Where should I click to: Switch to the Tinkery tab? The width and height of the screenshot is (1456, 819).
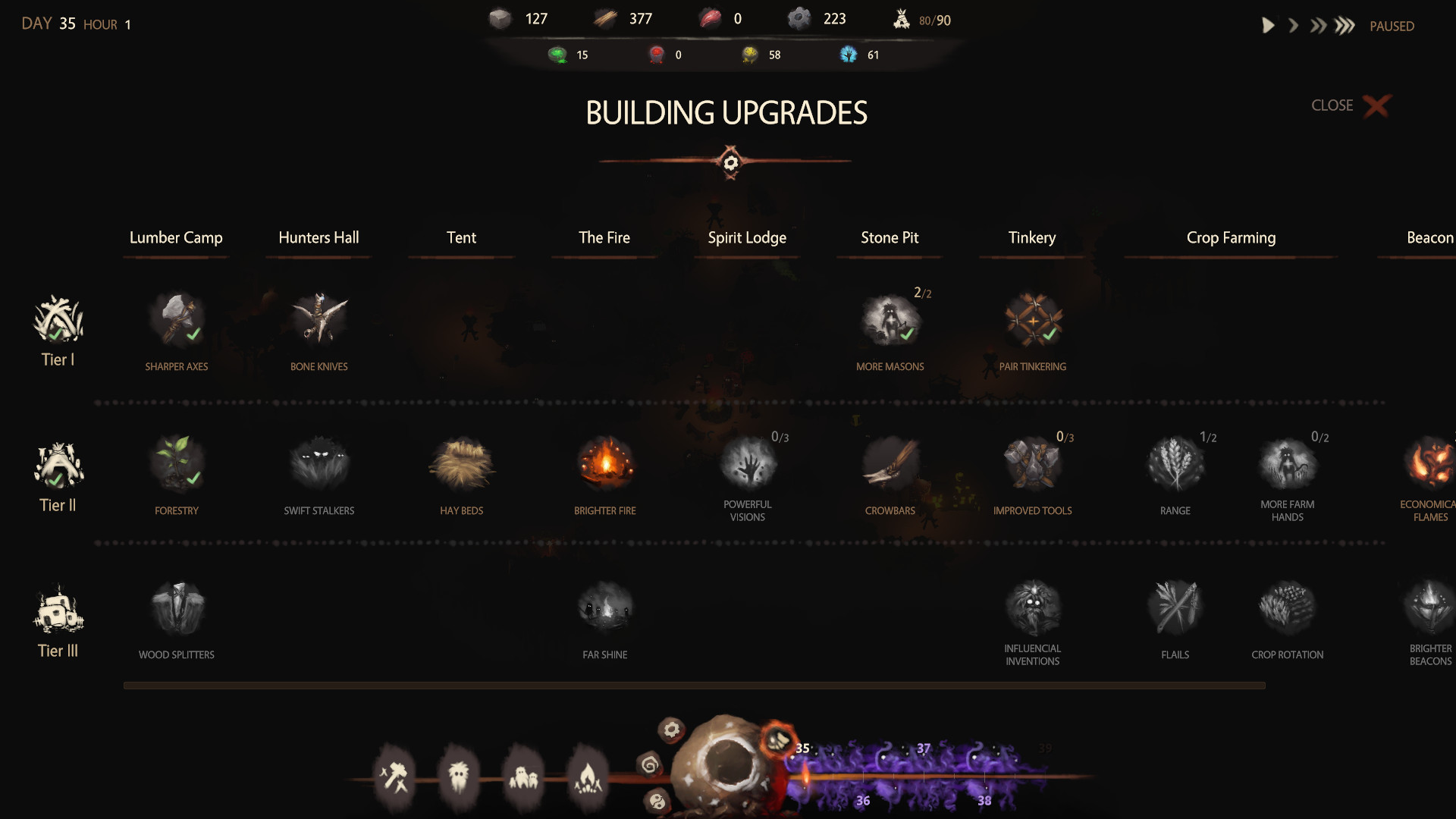pyautogui.click(x=1032, y=237)
